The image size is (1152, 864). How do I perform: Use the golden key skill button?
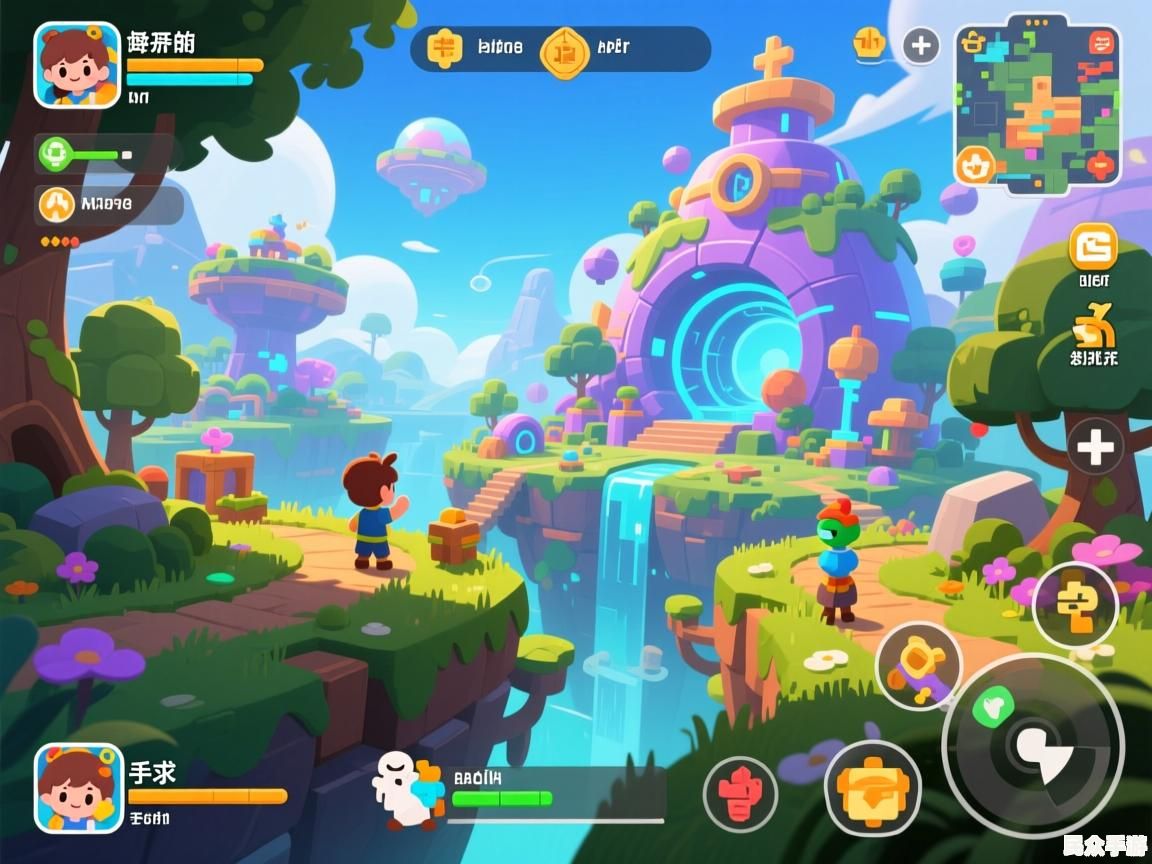[x=918, y=665]
